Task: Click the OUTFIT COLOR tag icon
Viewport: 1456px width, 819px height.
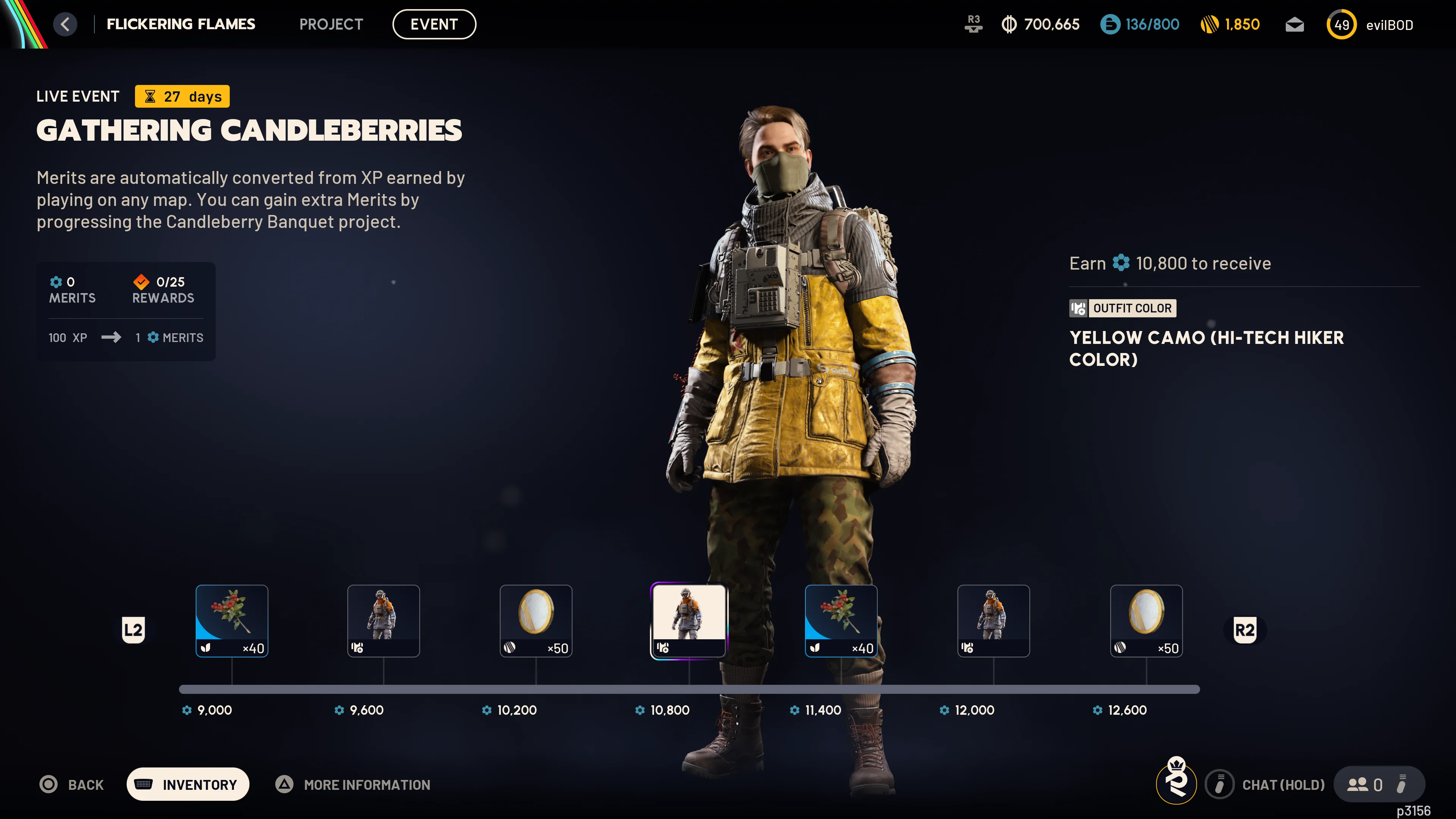Action: tap(1078, 309)
